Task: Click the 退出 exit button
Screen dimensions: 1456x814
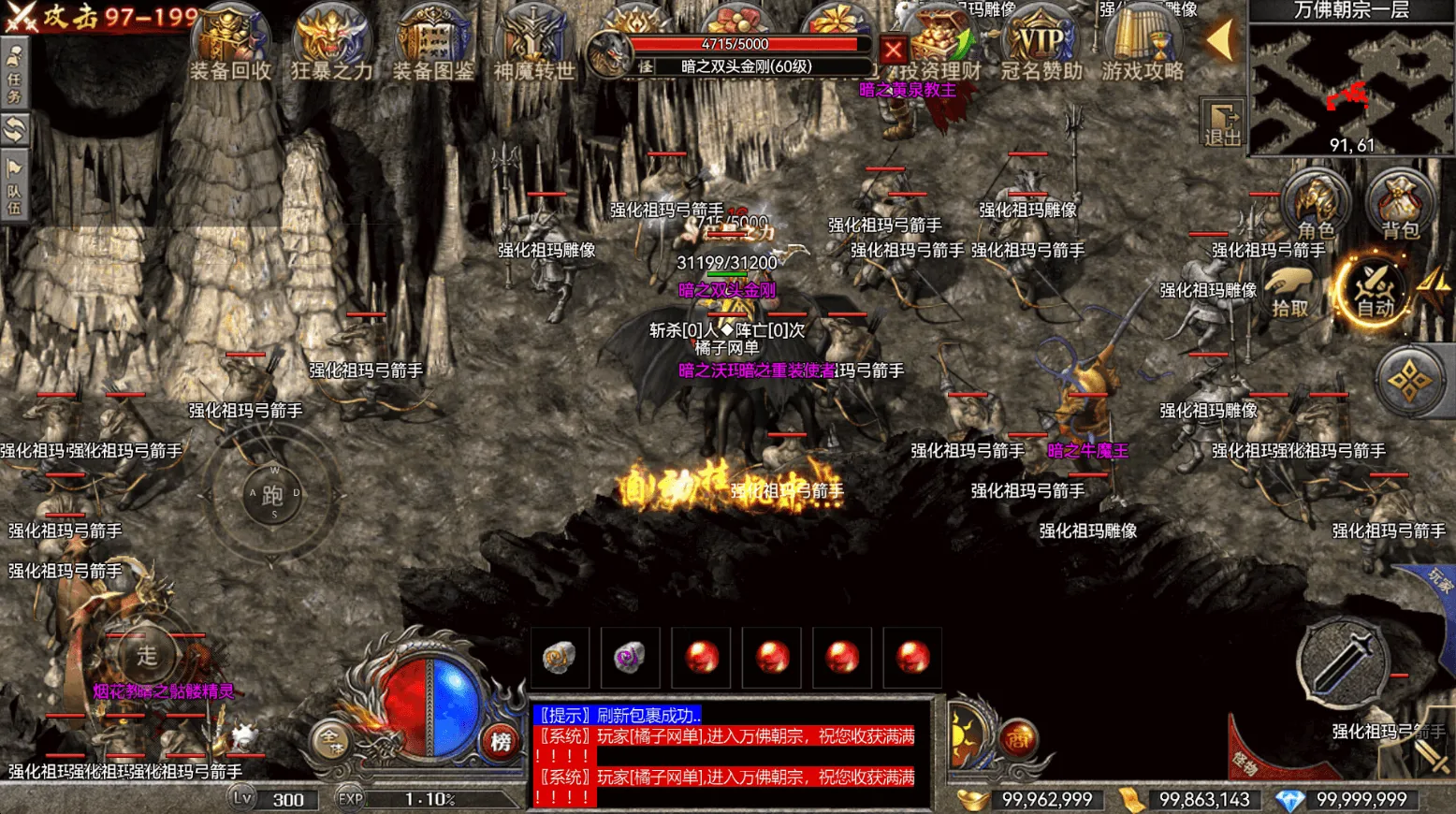Action: click(1222, 124)
